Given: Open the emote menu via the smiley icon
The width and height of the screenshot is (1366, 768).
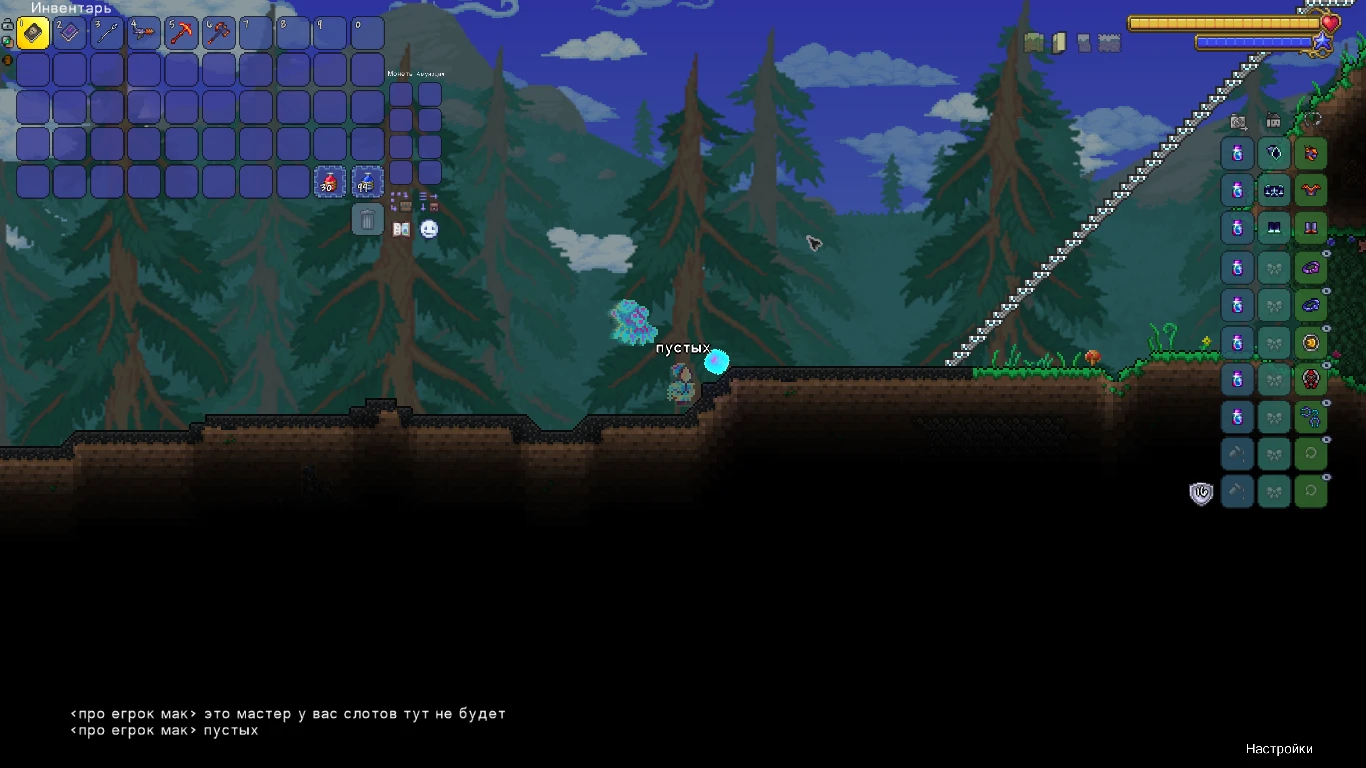Looking at the screenshot, I should pos(429,228).
